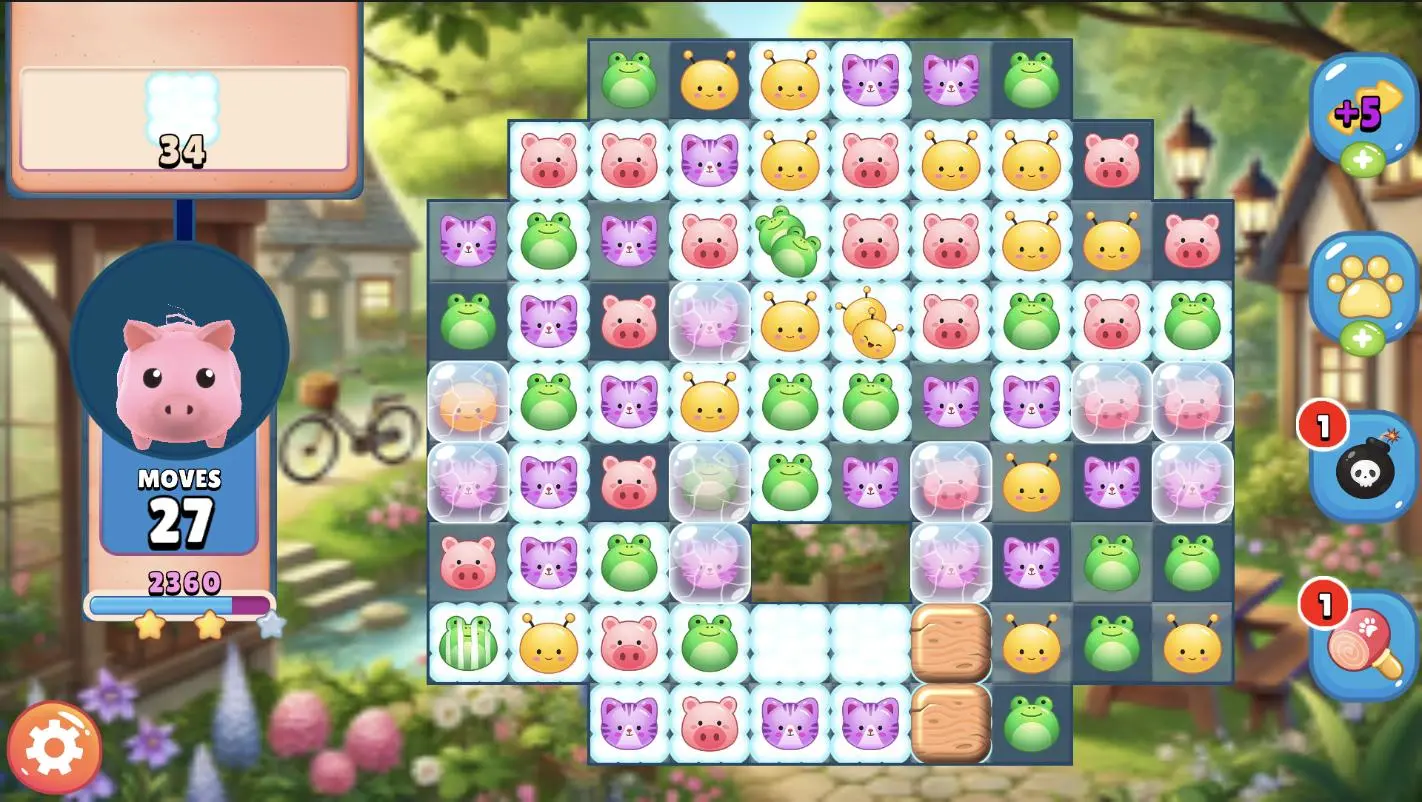Activate the skull bomb booster
Screen dimensions: 1422x802
1362,468
